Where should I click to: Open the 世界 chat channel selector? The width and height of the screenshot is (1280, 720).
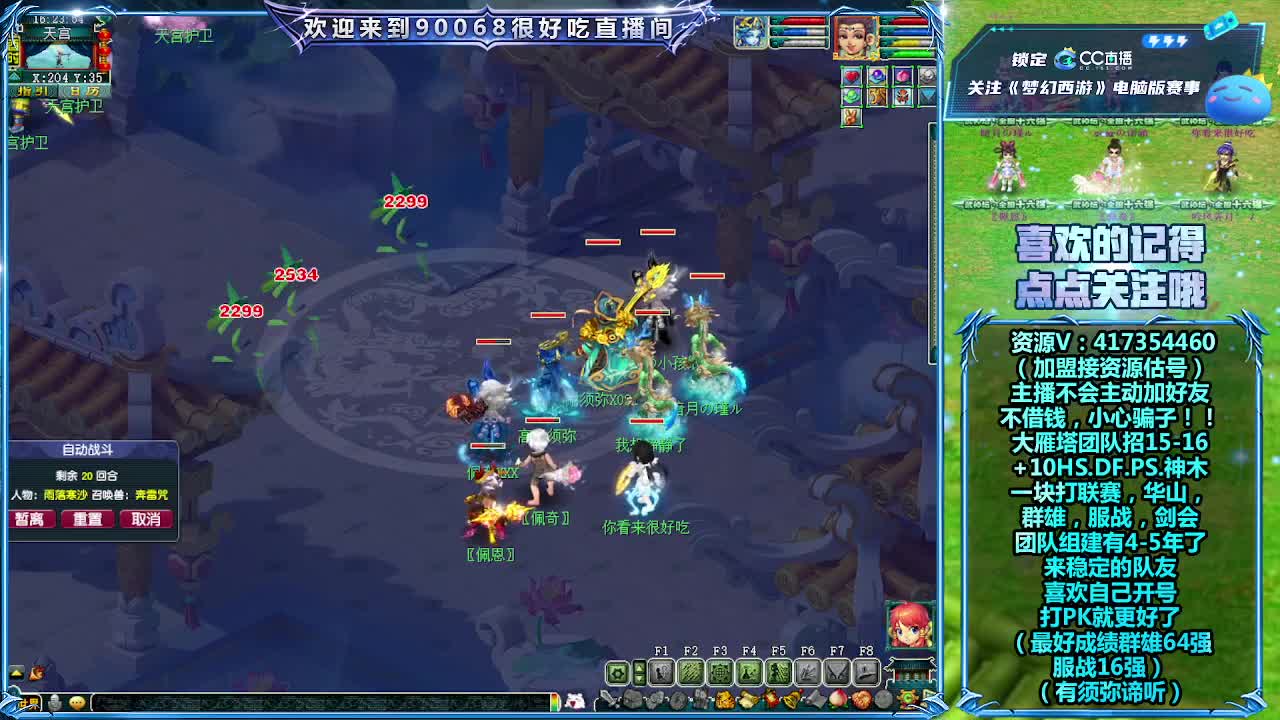click(27, 704)
